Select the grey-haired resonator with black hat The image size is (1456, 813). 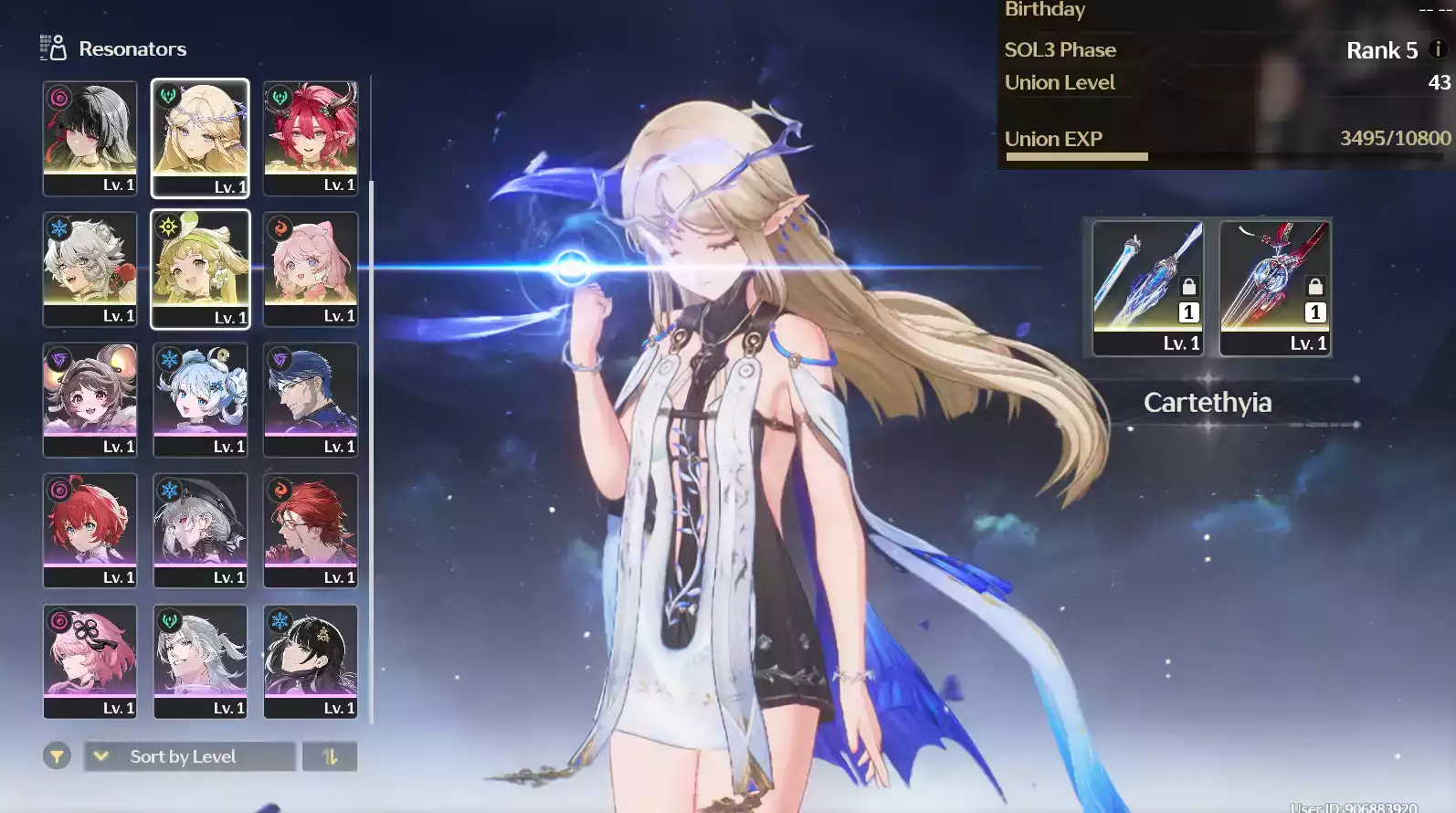tap(200, 530)
